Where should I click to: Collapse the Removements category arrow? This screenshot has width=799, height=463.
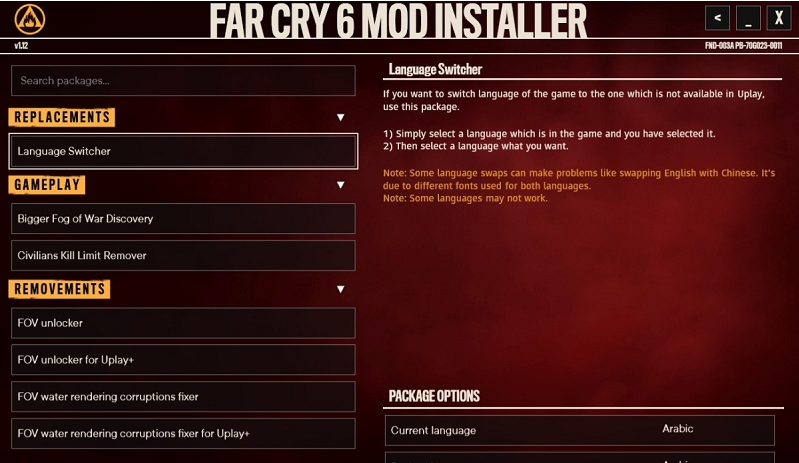pyautogui.click(x=340, y=289)
